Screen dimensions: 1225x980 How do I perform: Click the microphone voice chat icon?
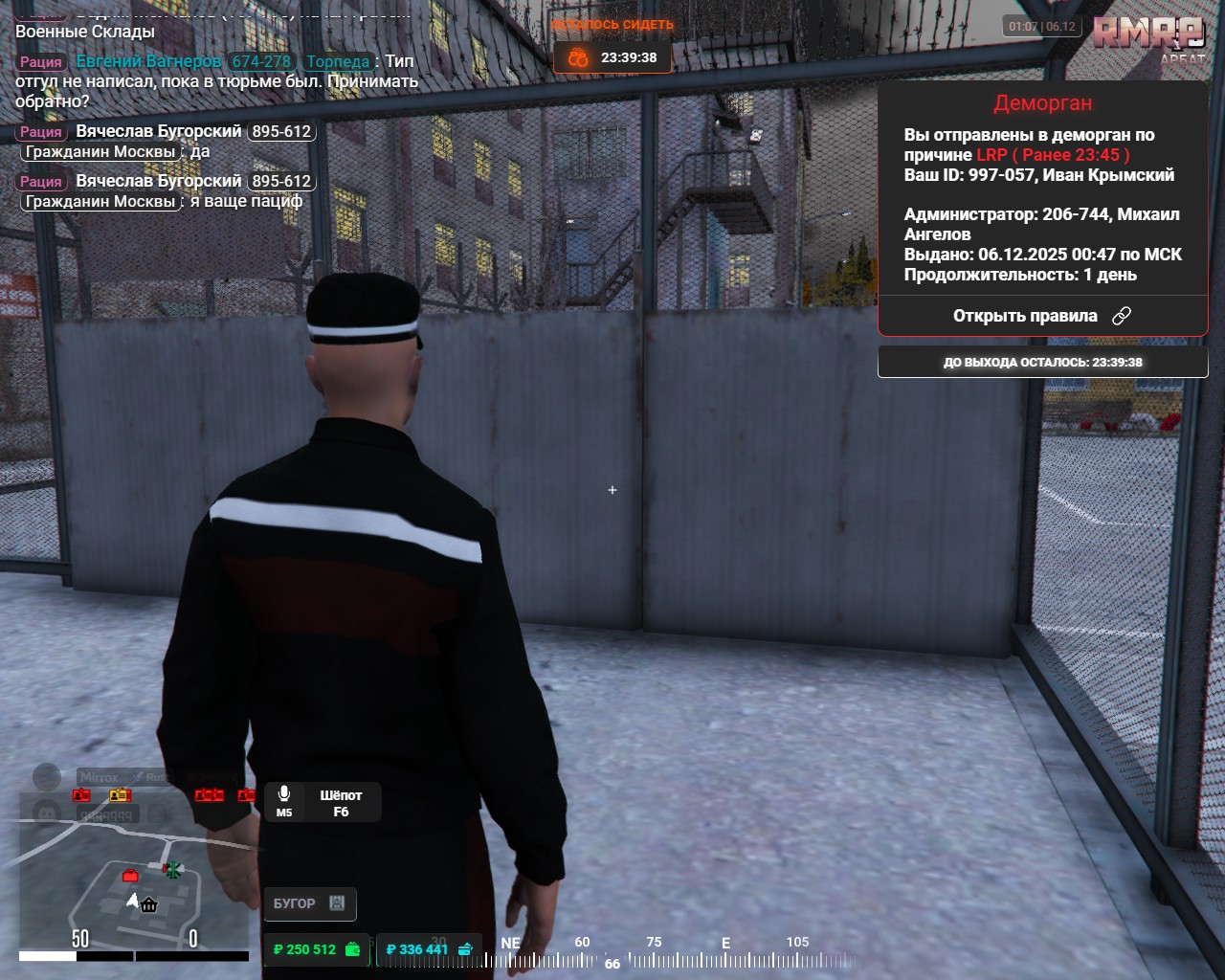coord(284,794)
